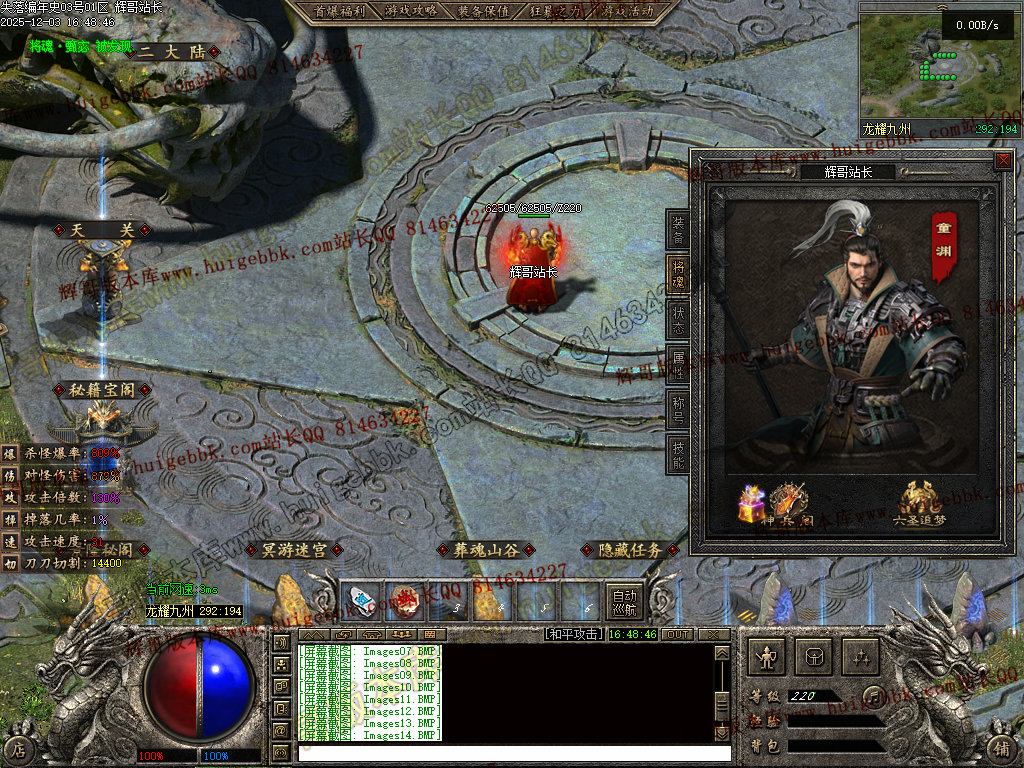Open the 铺 stall button
The height and width of the screenshot is (768, 1024).
pyautogui.click(x=1002, y=748)
